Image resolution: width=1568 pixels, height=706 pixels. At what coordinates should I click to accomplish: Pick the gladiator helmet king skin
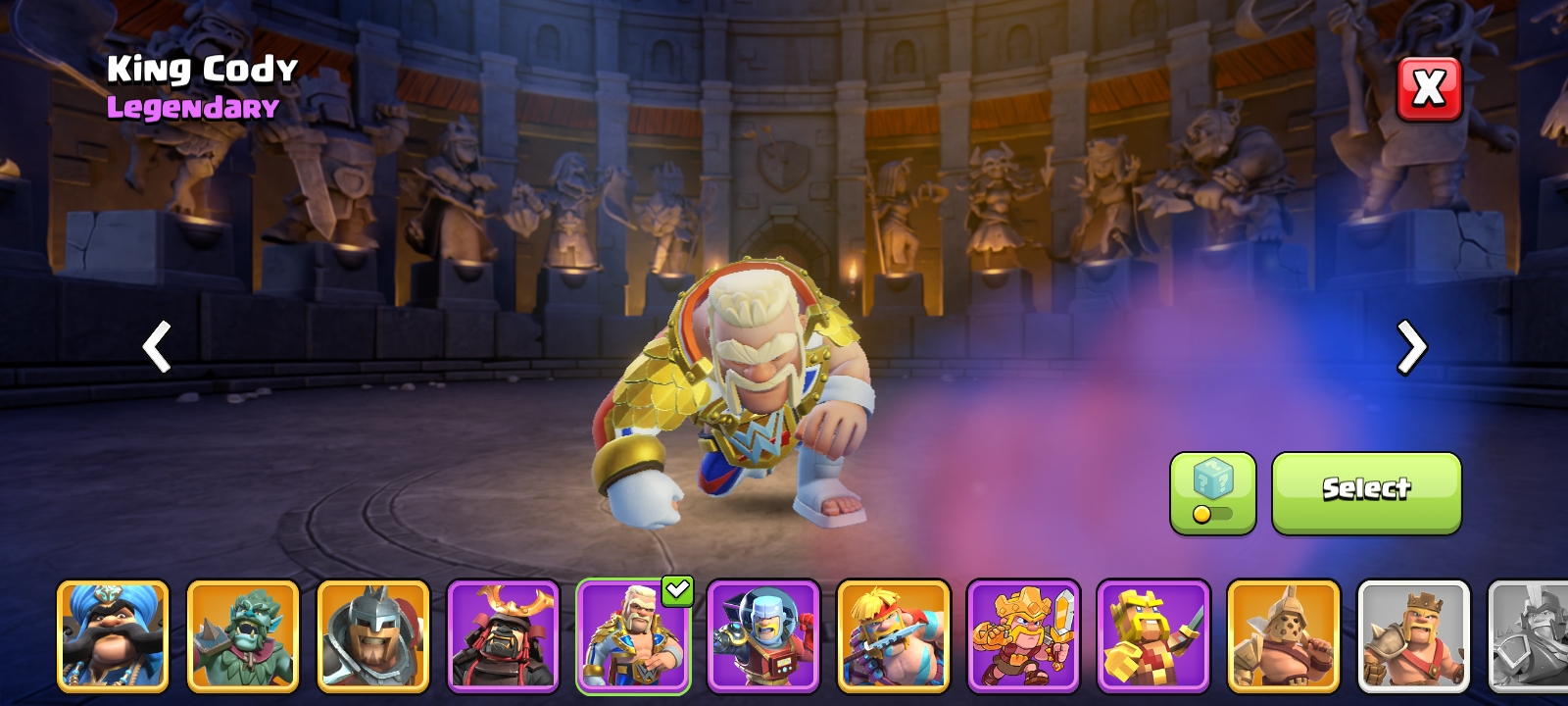point(1283,635)
